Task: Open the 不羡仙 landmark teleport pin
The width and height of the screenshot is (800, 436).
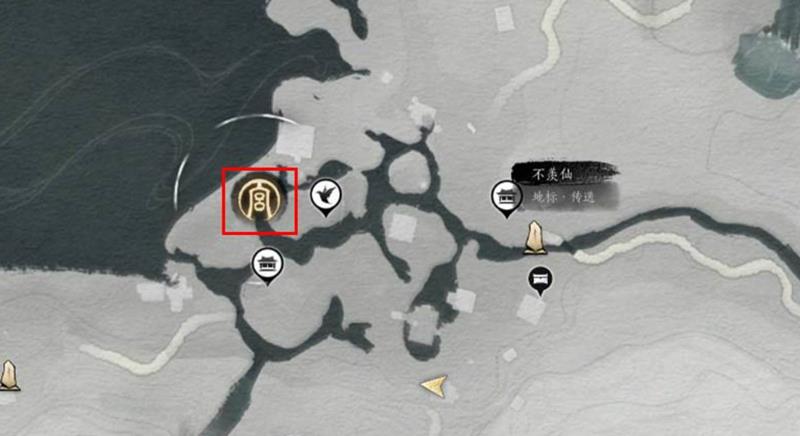Action: 505,197
